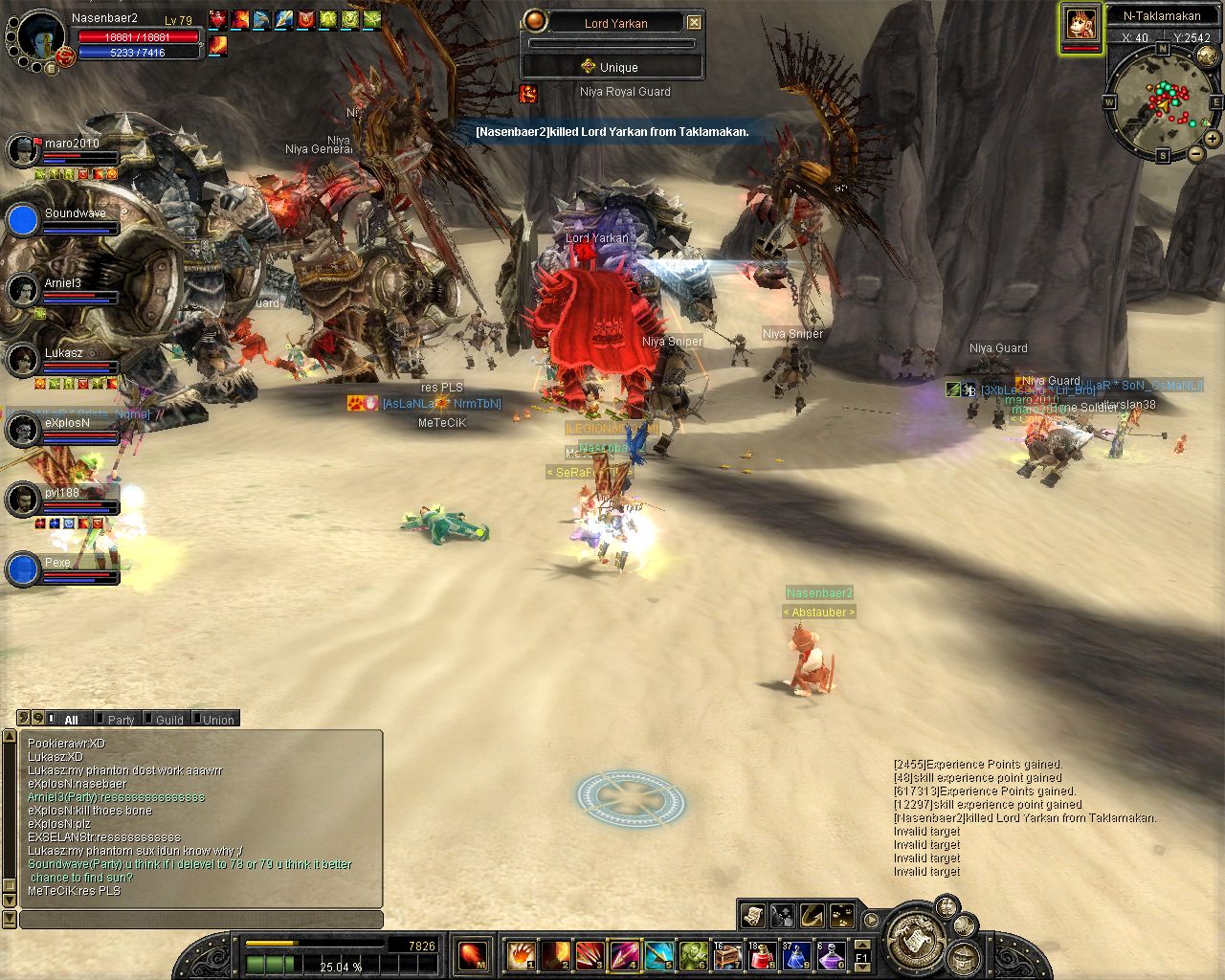Switch chat to the Union tab
This screenshot has height=980, width=1225.
coord(217,720)
